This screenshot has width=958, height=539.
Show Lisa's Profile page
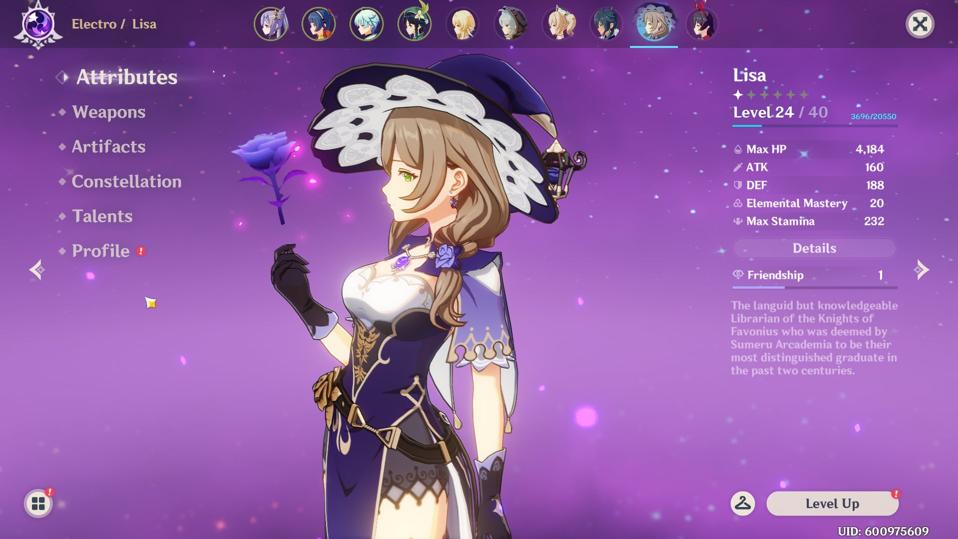100,251
